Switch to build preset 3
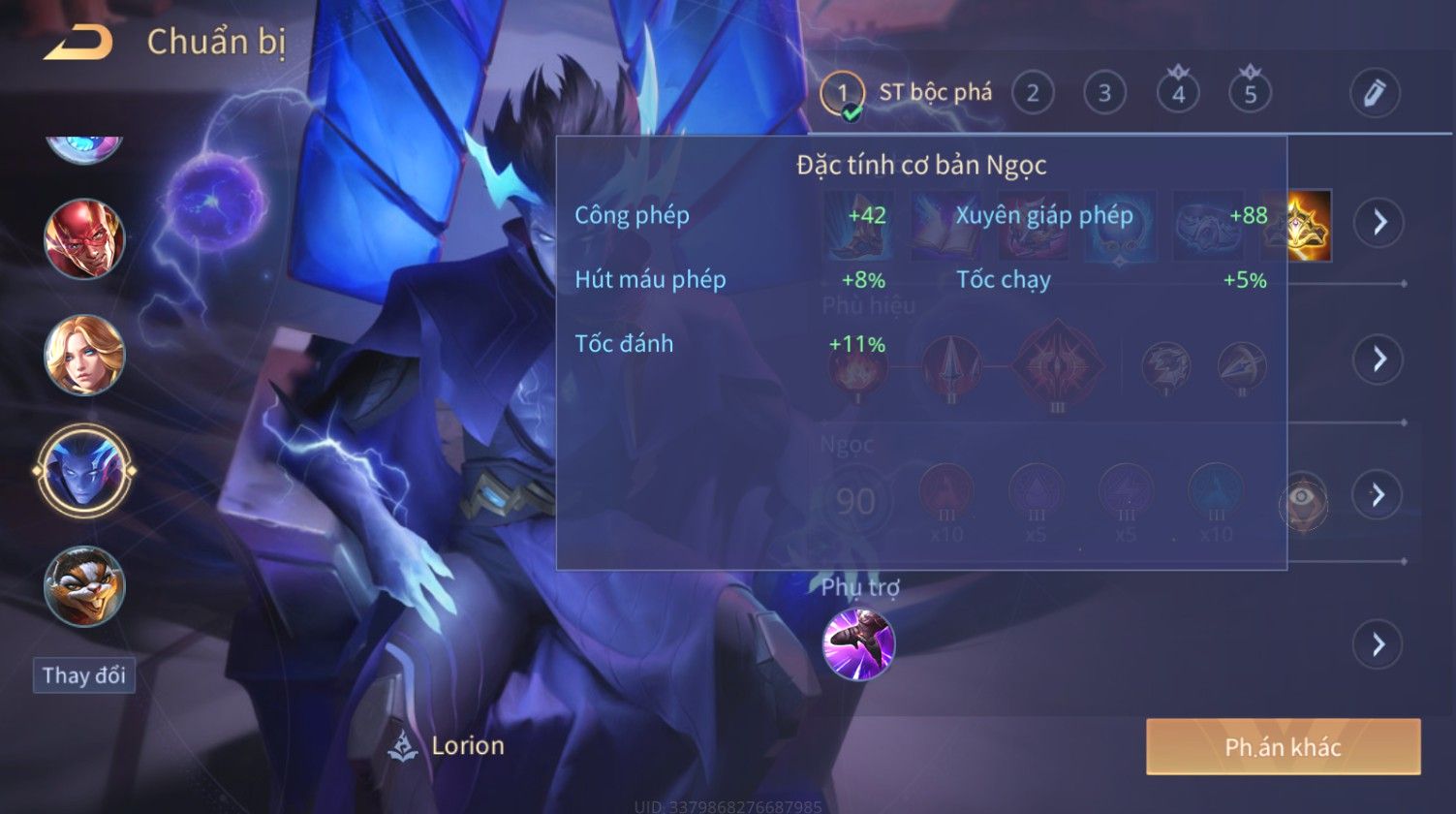 [x=1104, y=93]
